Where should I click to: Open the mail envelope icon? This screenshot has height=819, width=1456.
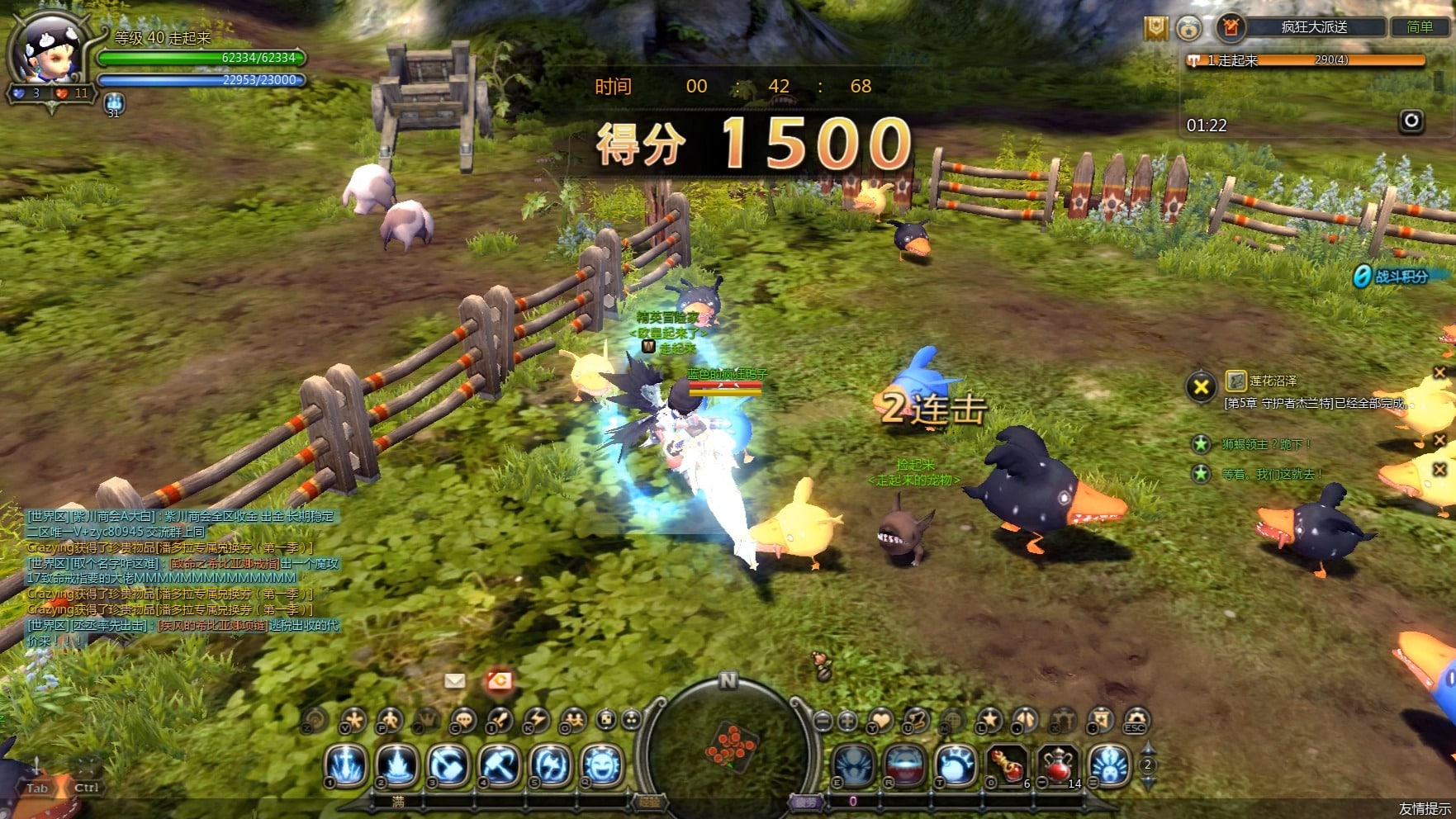[454, 680]
